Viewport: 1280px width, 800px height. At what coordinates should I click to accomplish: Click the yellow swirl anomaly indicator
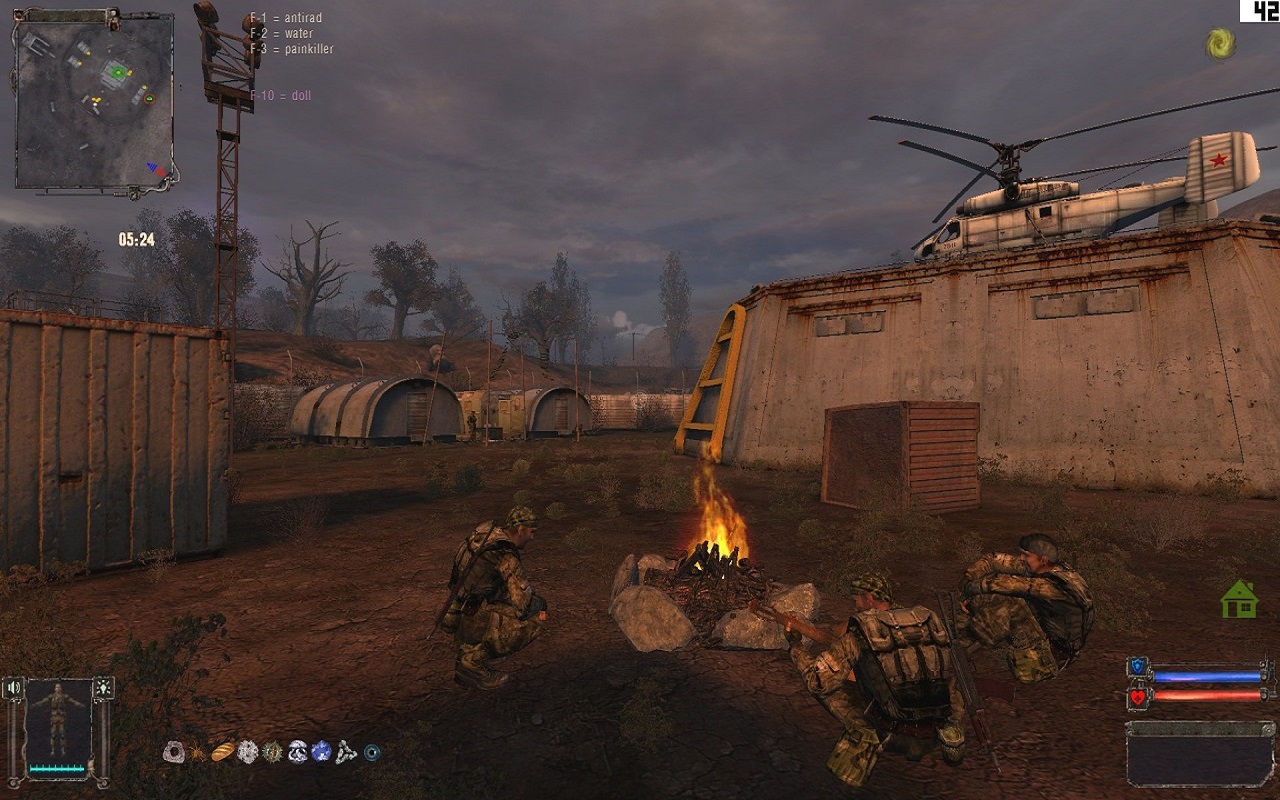coord(1219,43)
